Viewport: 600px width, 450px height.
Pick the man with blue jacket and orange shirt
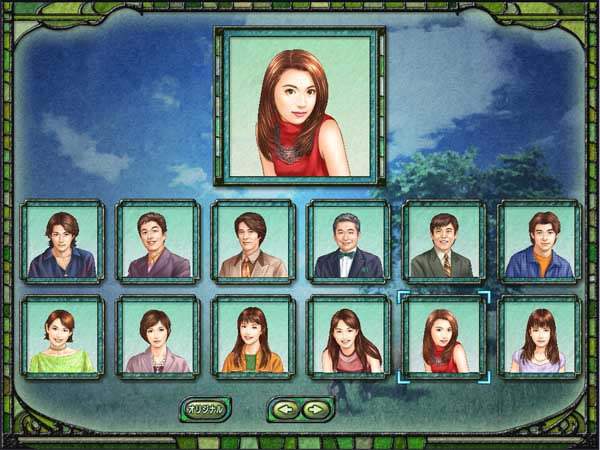[539, 242]
